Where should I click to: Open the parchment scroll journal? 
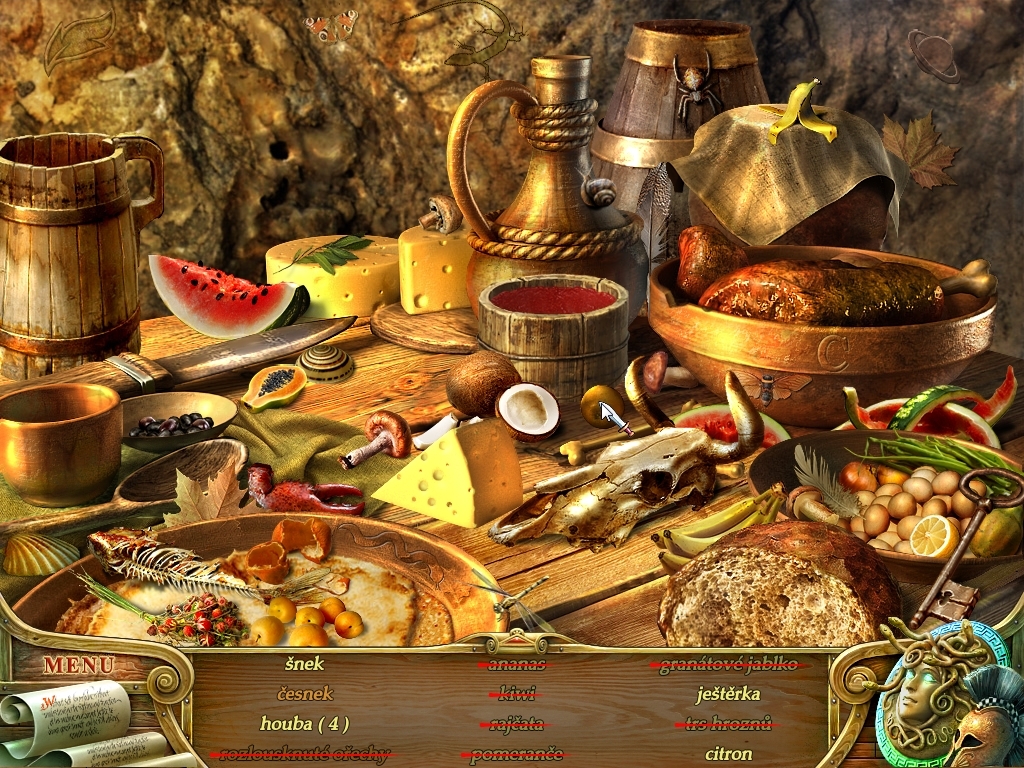tap(70, 720)
